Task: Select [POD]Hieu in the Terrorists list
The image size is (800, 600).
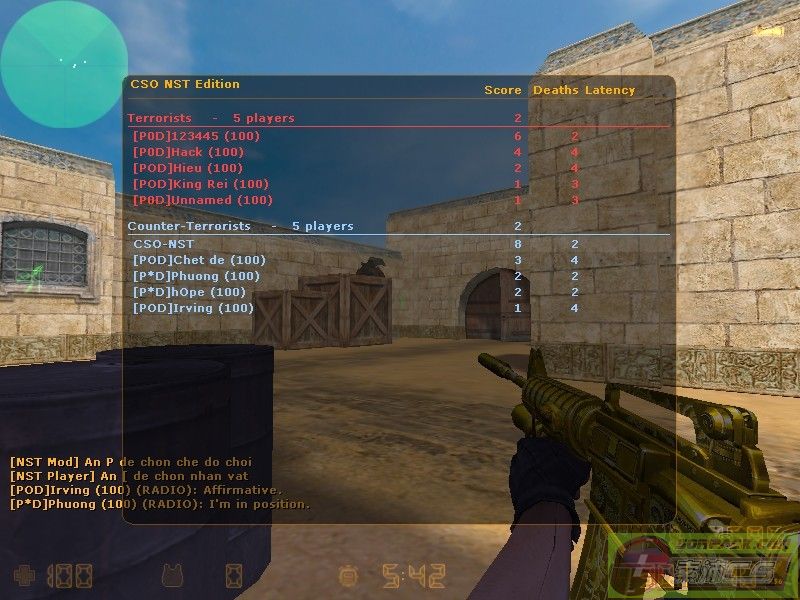Action: [187, 168]
